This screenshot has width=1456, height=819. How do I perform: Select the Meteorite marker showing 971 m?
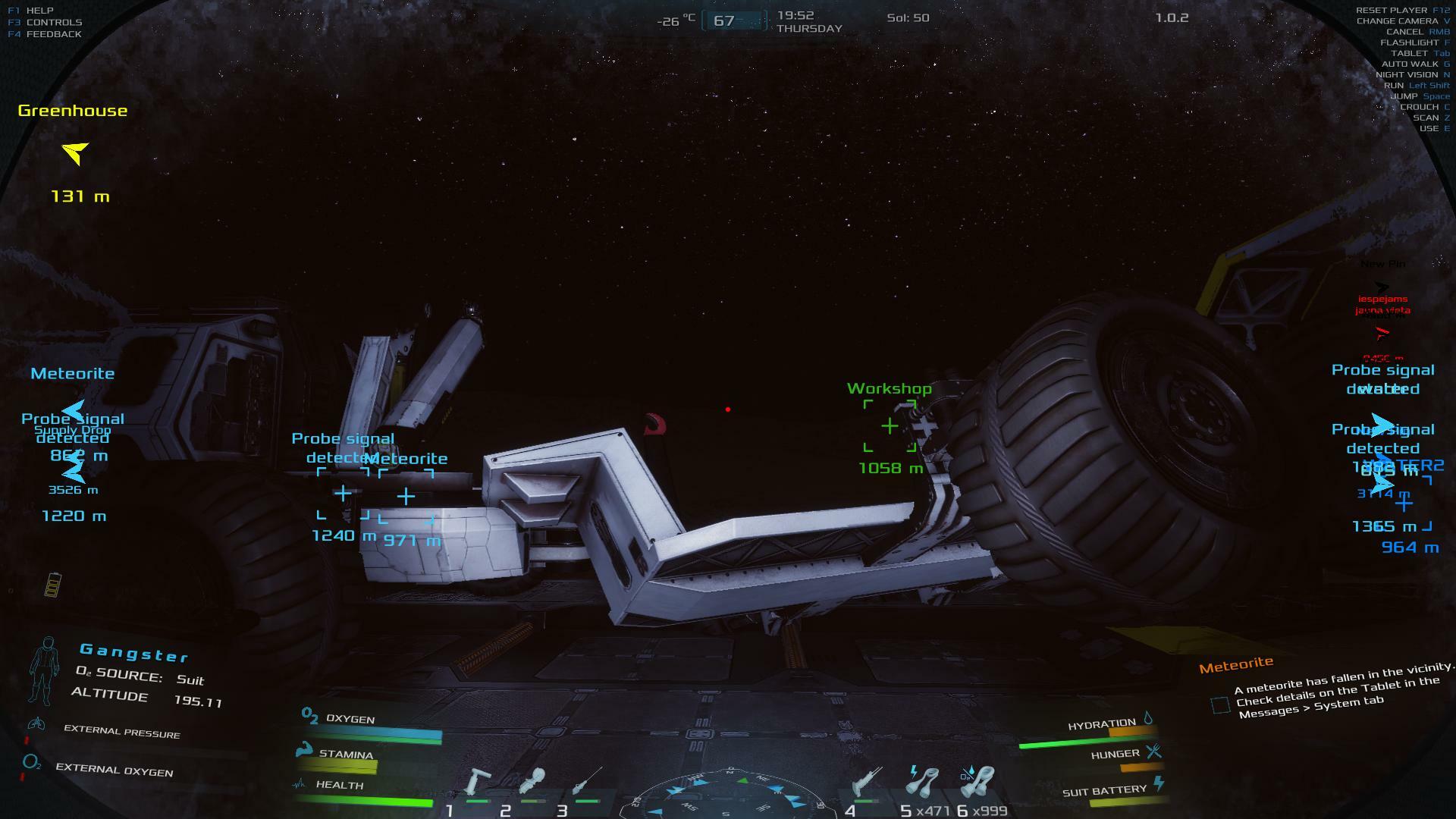[x=406, y=497]
